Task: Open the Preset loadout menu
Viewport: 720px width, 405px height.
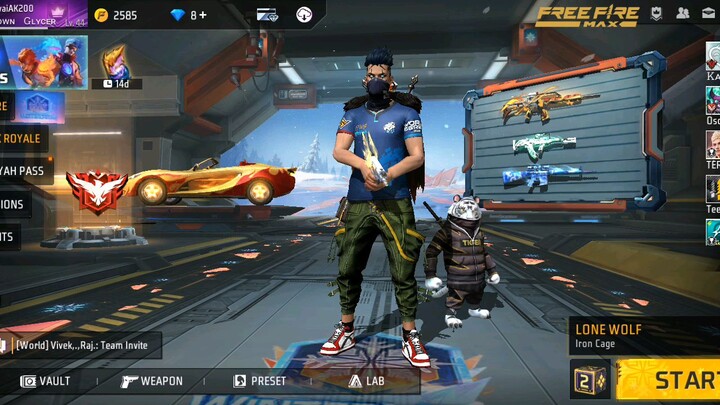Action: click(259, 381)
